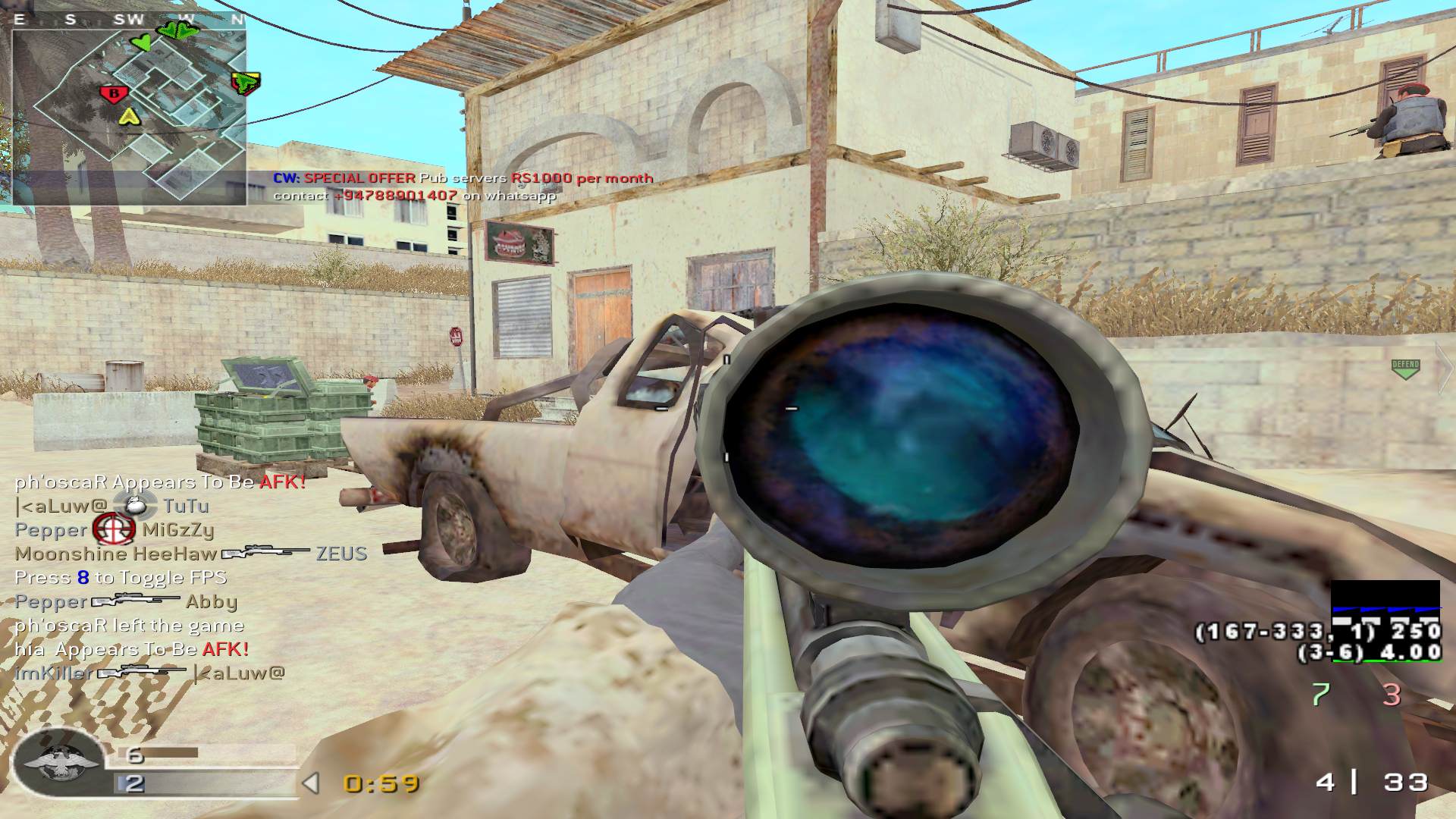
Task: Click the compass strip above the minimap
Action: click(129, 20)
